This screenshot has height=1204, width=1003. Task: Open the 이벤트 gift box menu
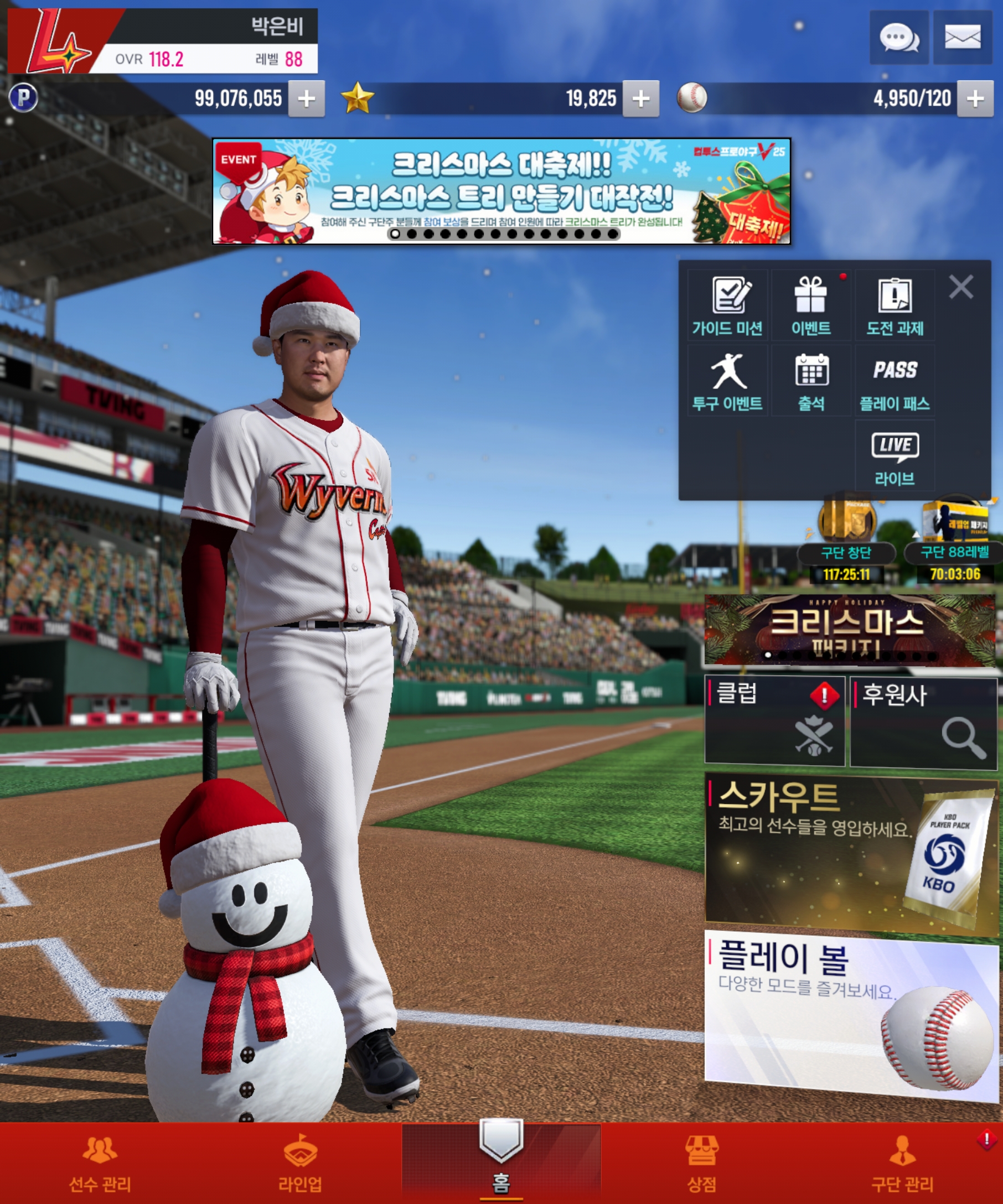[x=811, y=306]
